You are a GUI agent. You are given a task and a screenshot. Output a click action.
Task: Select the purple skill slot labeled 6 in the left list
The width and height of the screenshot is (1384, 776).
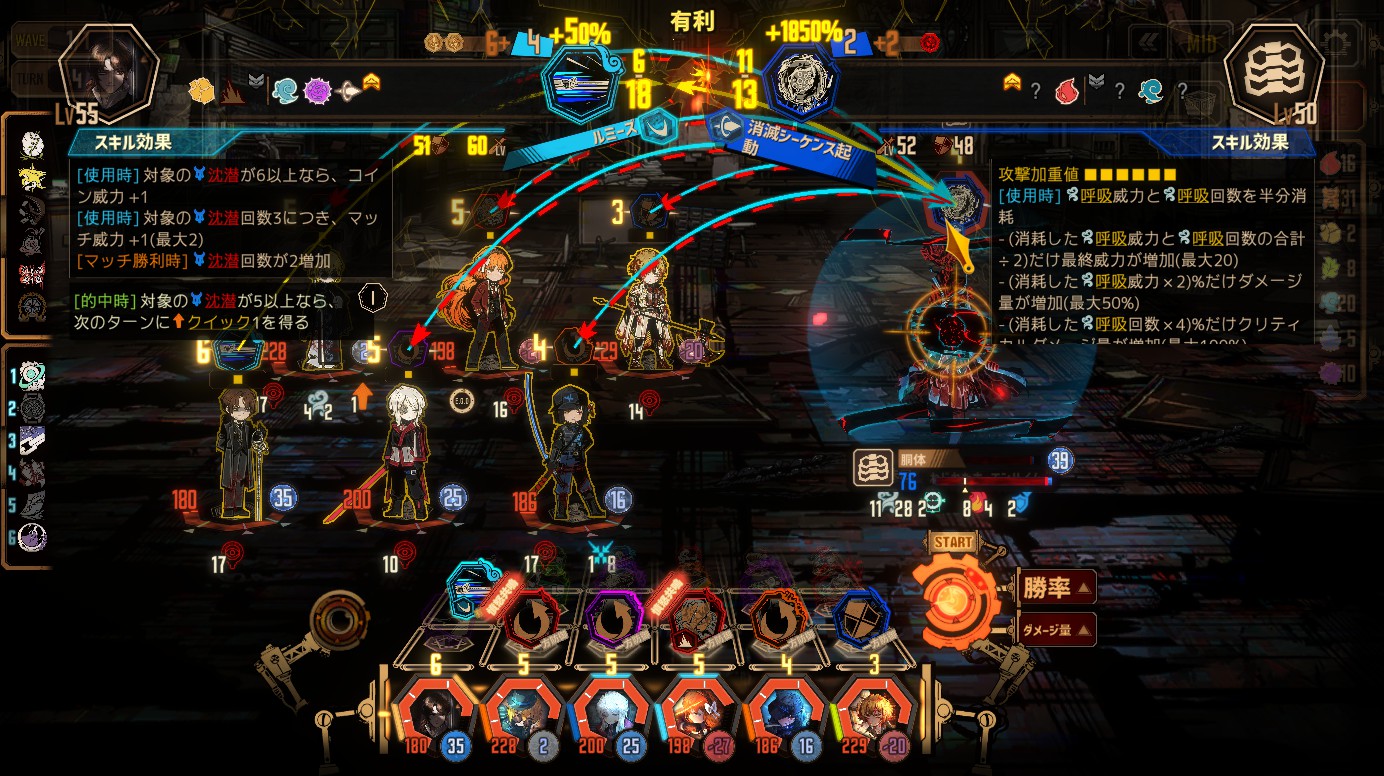tap(33, 538)
